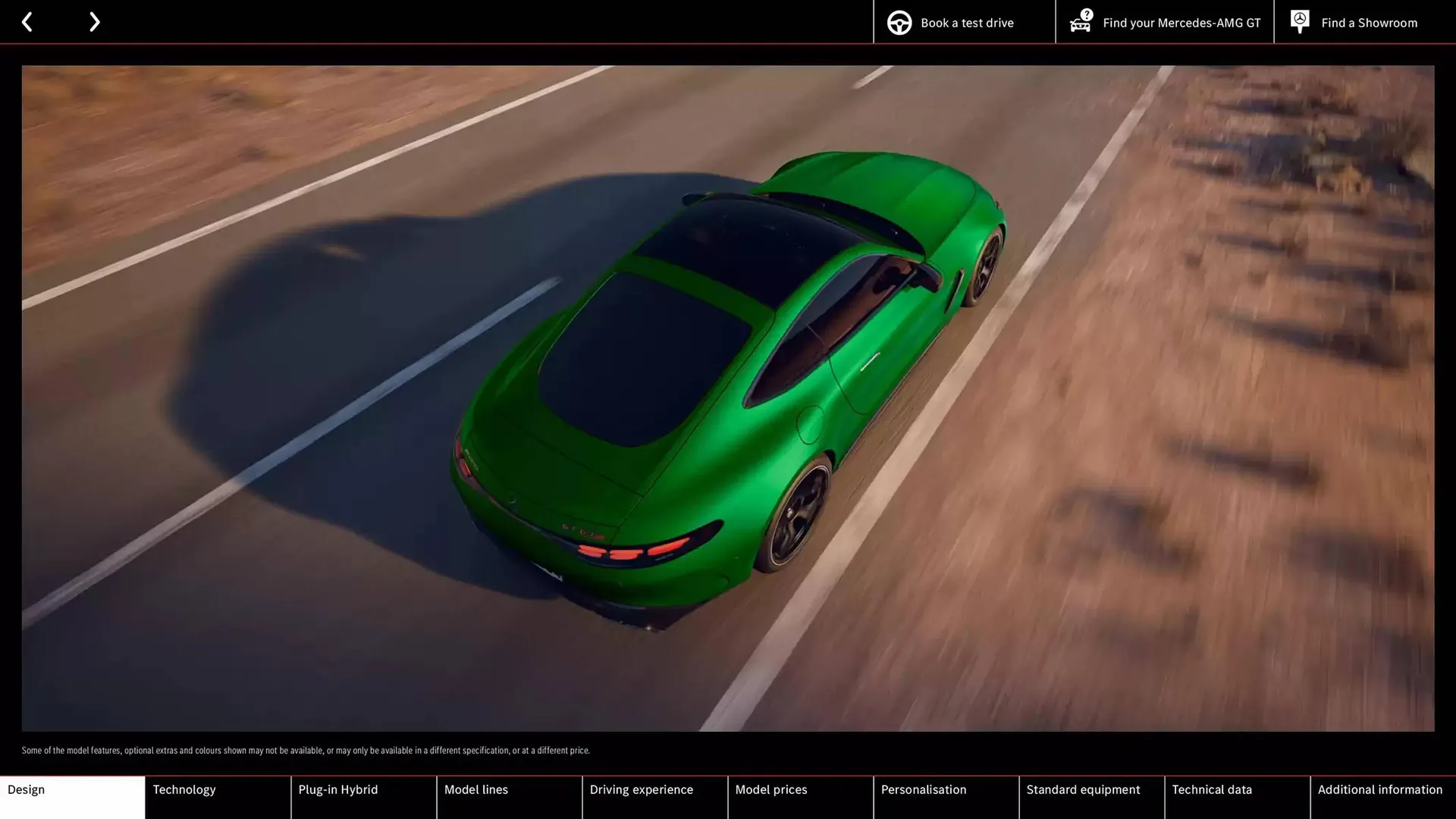Switch to Personalisation

[x=946, y=796]
